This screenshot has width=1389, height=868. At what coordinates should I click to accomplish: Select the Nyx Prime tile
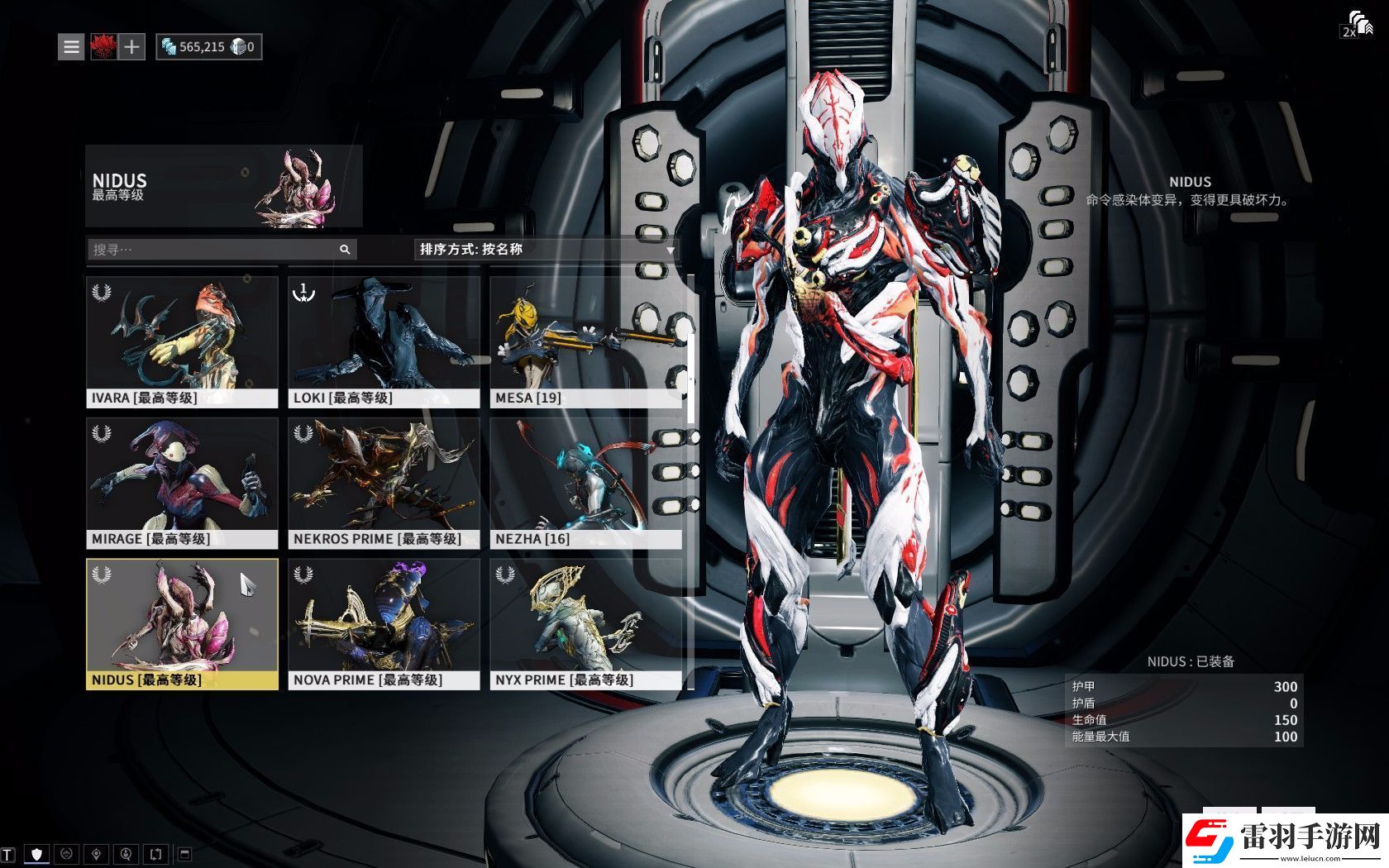click(585, 624)
